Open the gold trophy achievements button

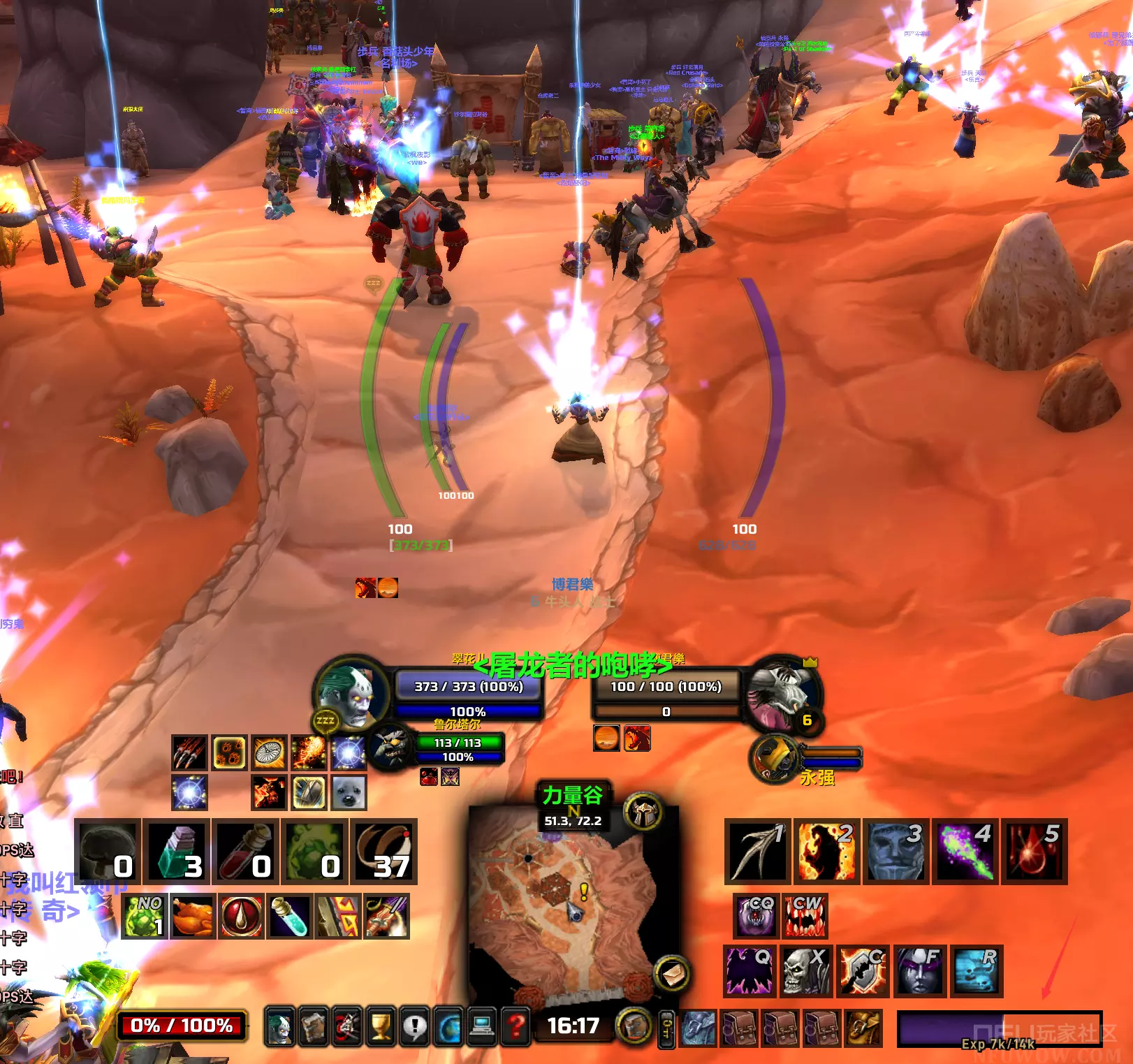pos(381,1026)
